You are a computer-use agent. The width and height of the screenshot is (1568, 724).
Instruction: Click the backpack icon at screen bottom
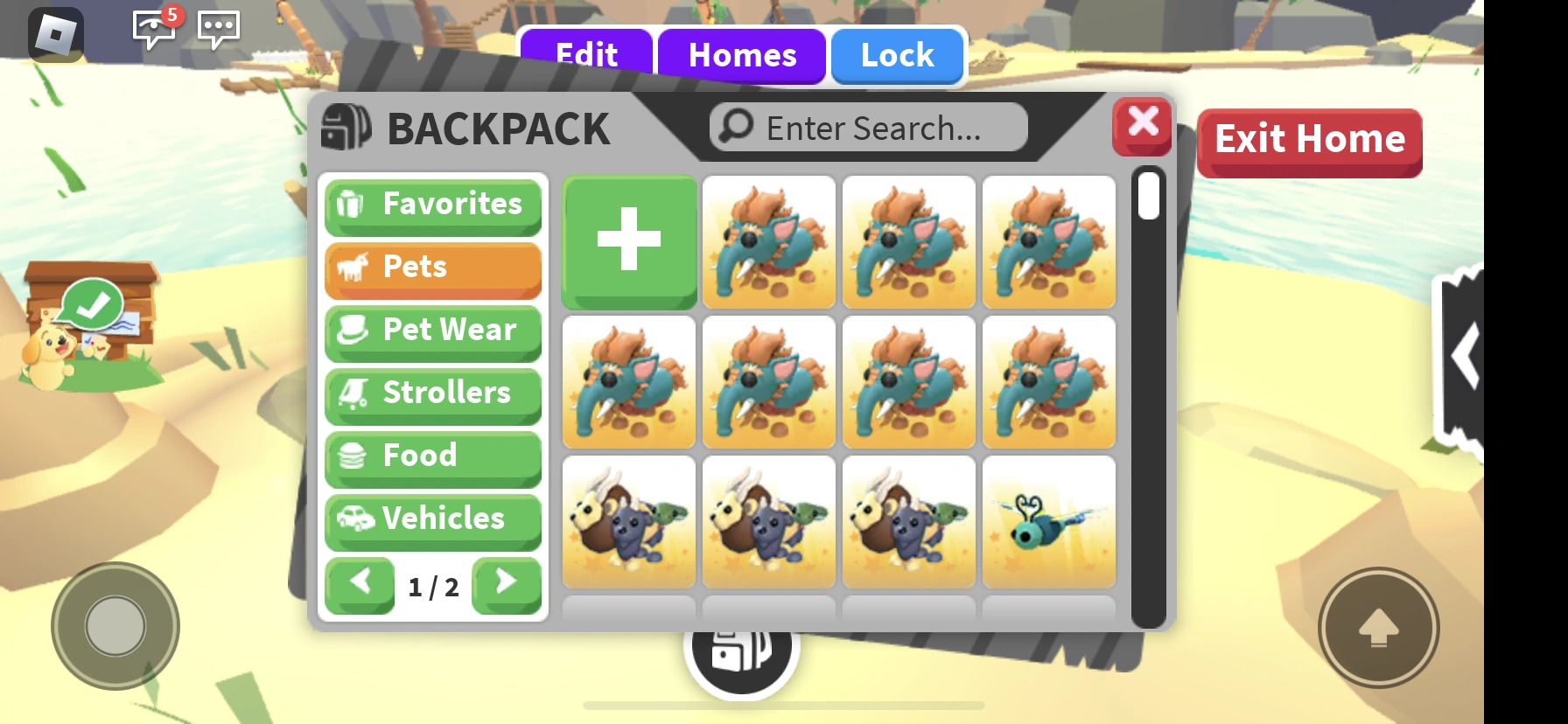740,649
